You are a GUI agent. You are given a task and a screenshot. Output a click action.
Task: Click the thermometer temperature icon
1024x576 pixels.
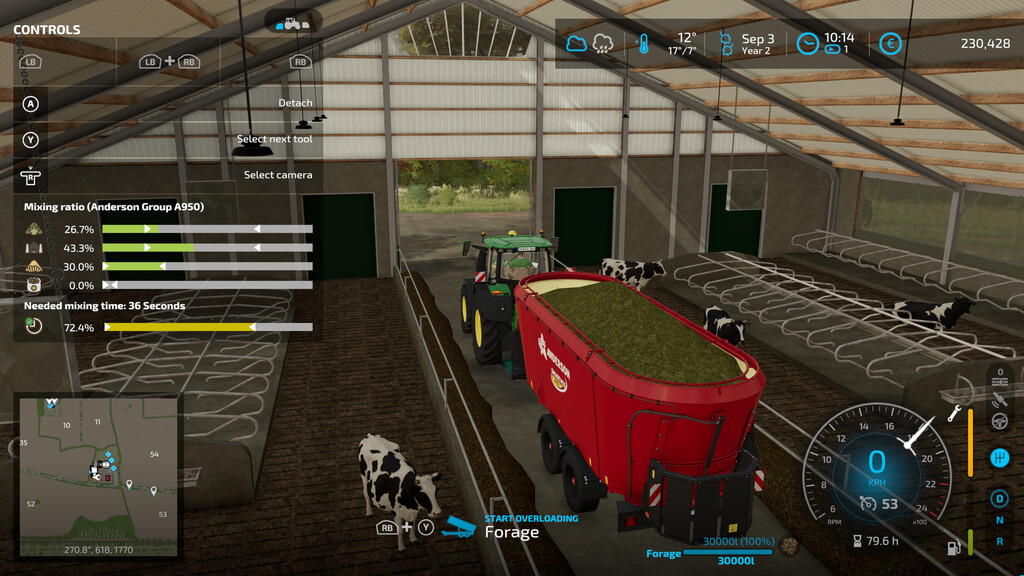point(643,44)
